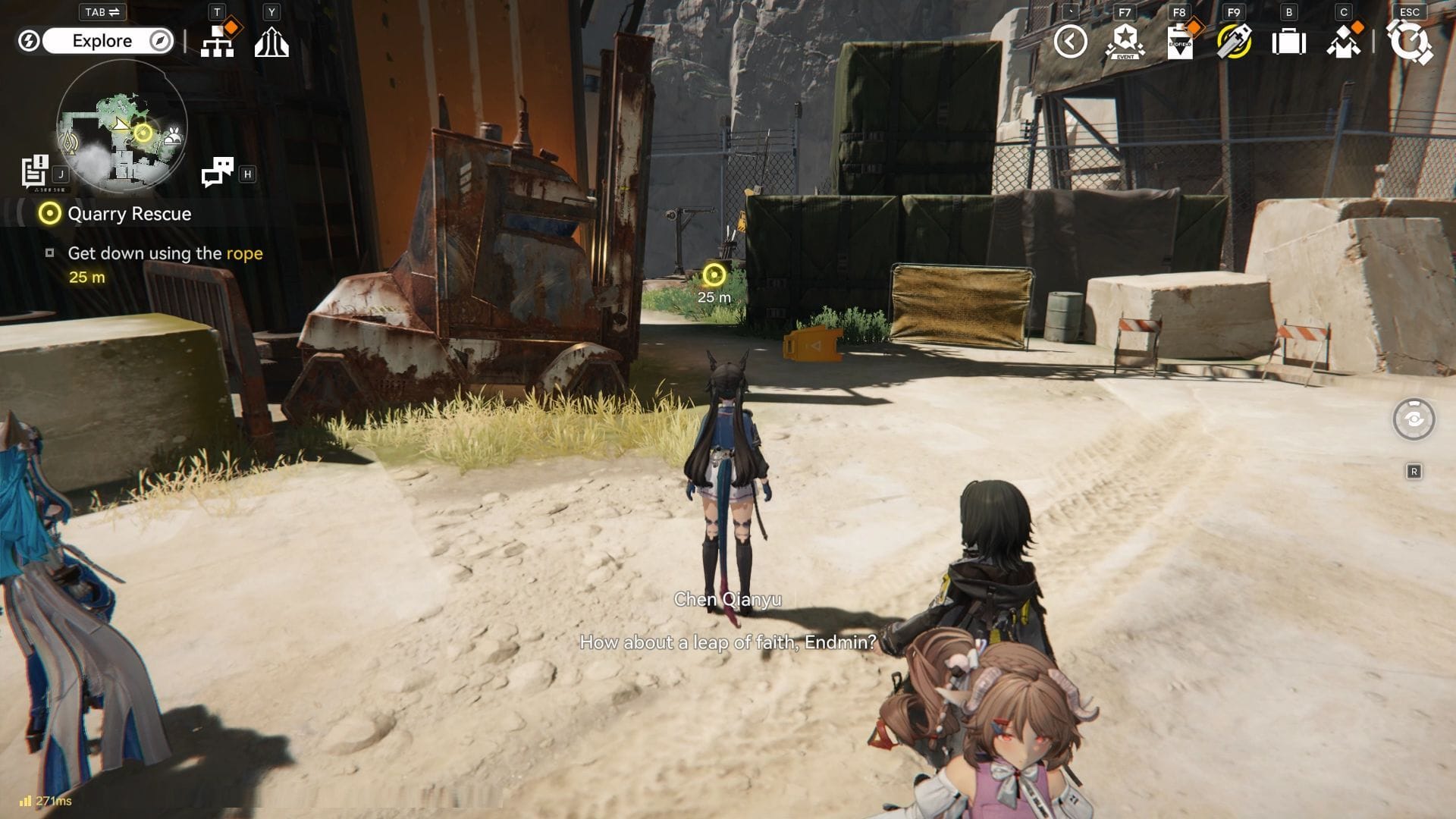This screenshot has height=819, width=1456.
Task: Open the star Event menu
Action: (x=1125, y=42)
